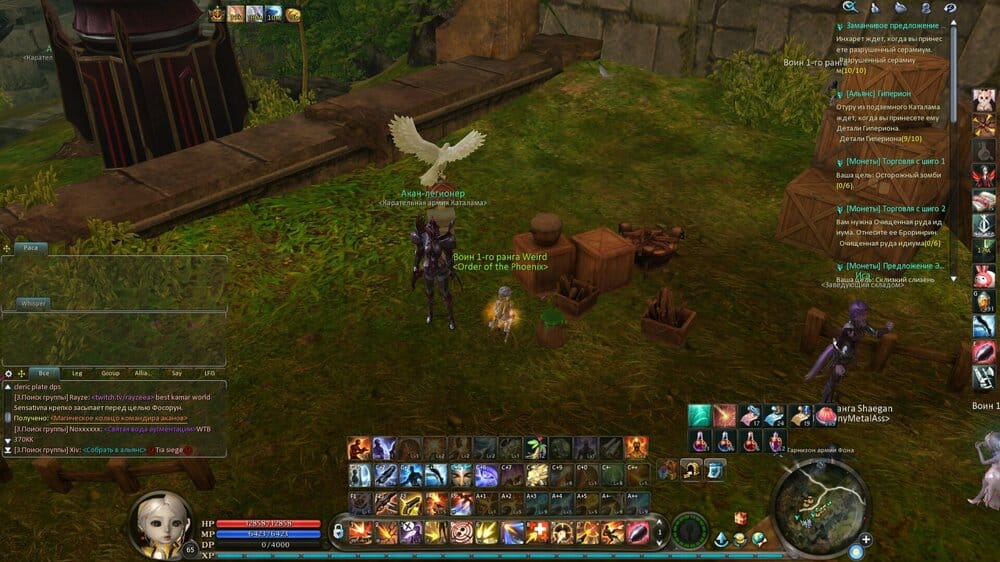Viewport: 1000px width, 562px height.
Task: Click the pink seashell item slot
Action: pos(827,415)
